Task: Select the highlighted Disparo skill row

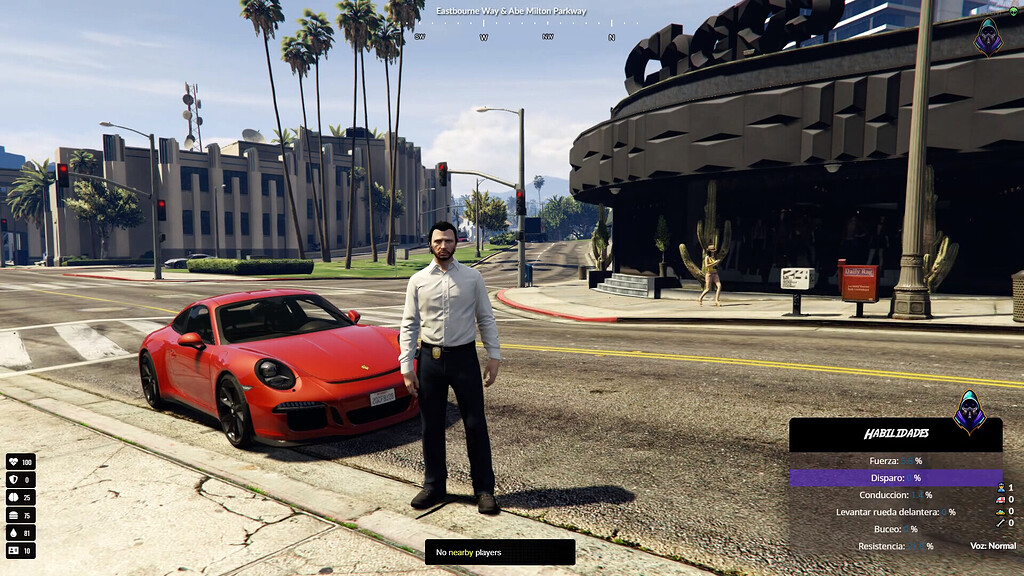Action: click(895, 478)
